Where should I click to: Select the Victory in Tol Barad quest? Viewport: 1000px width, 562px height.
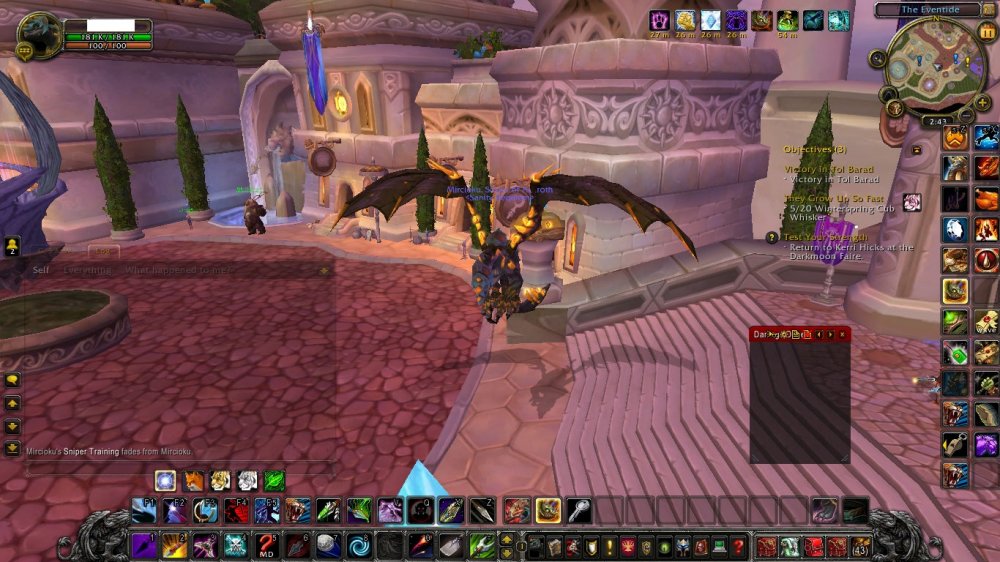(828, 170)
